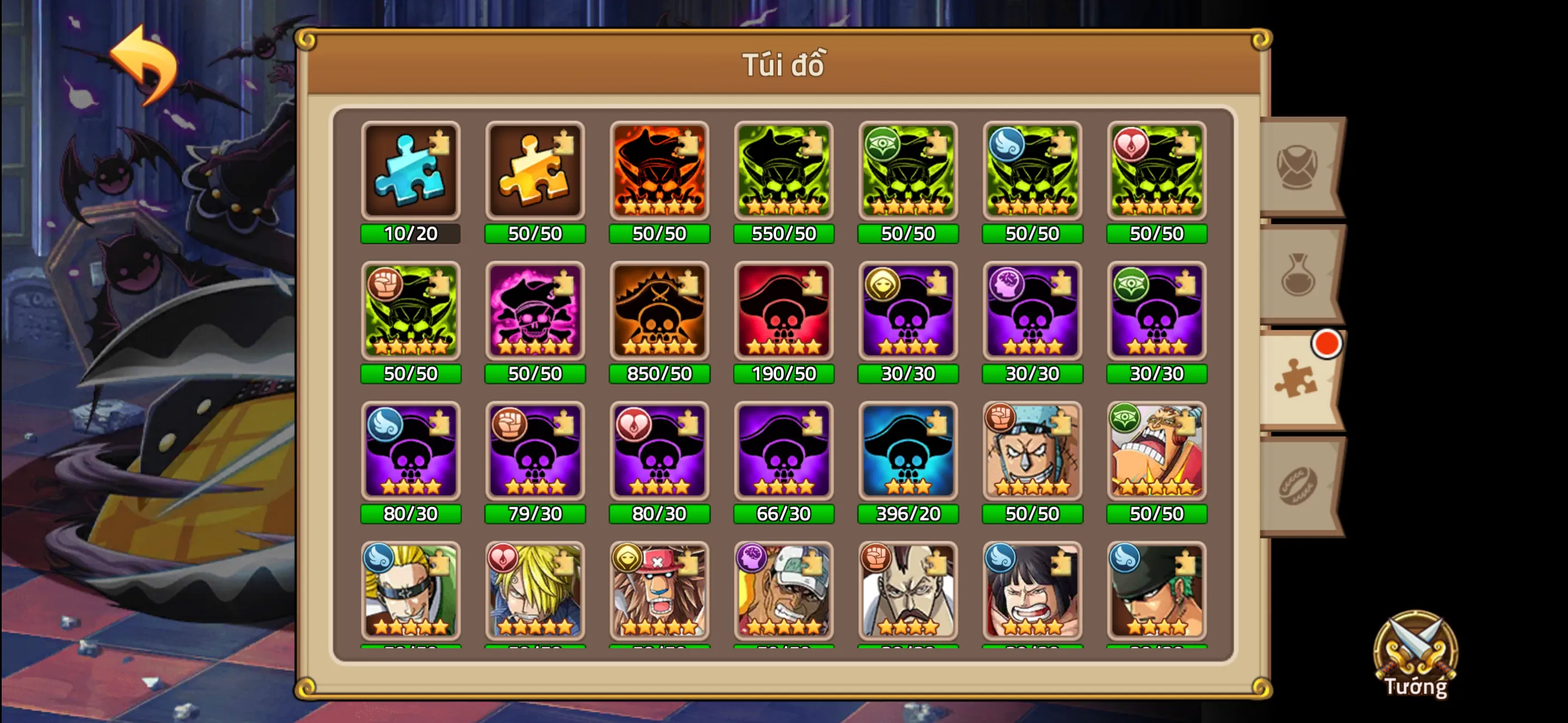Click the 550/50 green skull shard
Image resolution: width=1568 pixels, height=723 pixels.
pos(783,172)
